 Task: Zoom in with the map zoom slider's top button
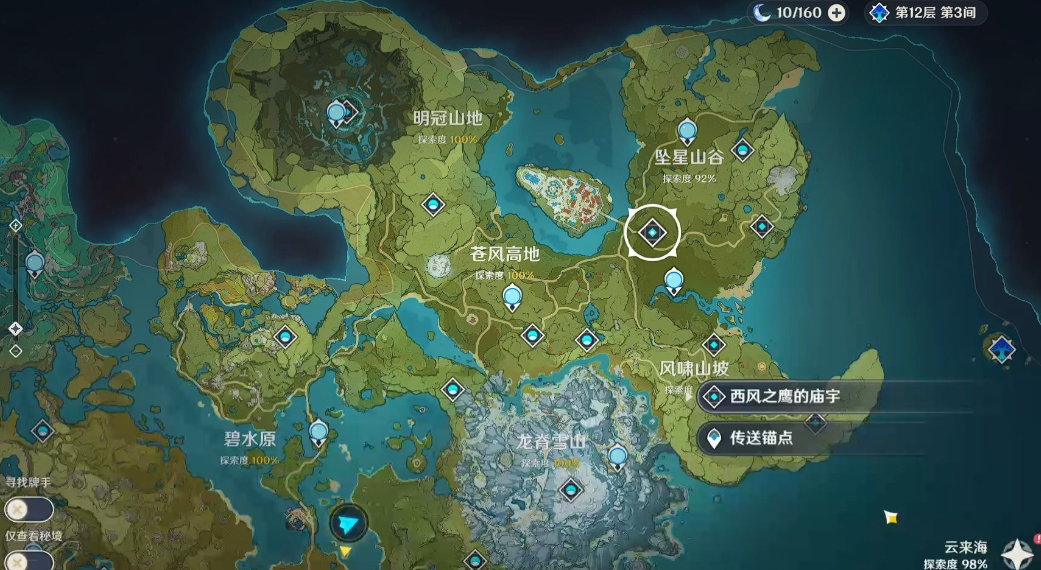pyautogui.click(x=15, y=226)
